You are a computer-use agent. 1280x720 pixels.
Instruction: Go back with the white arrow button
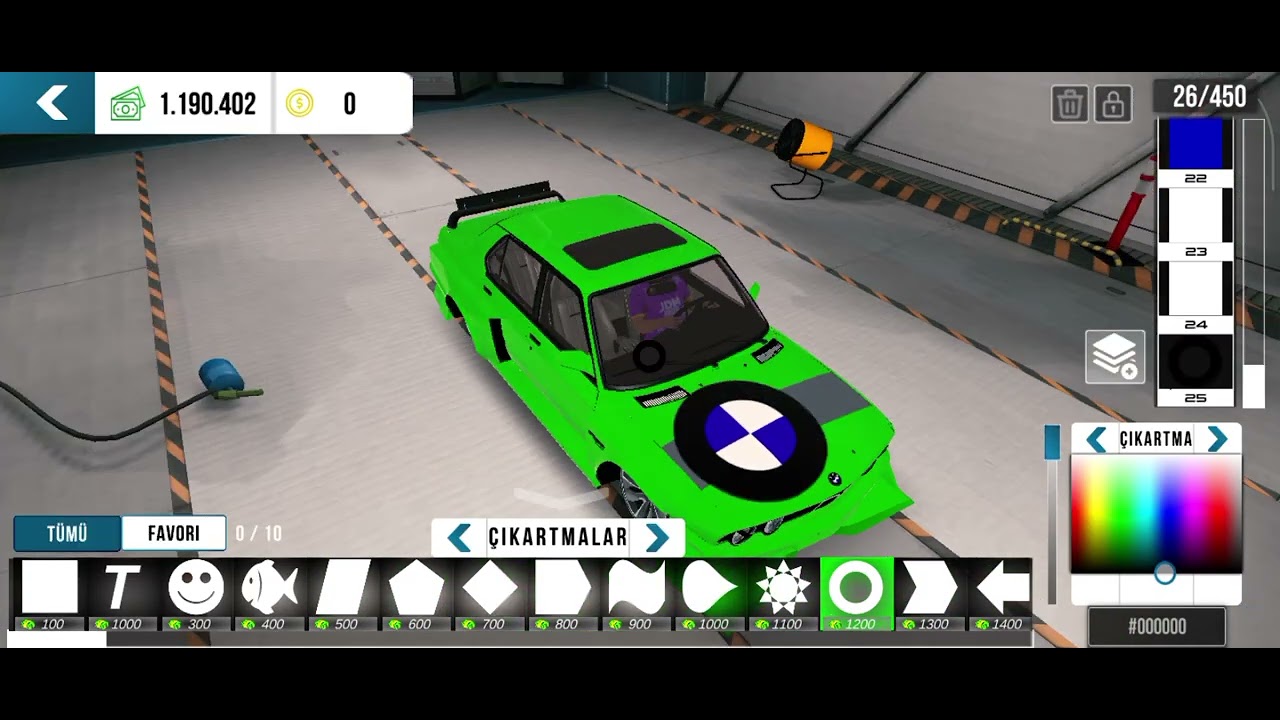click(50, 103)
